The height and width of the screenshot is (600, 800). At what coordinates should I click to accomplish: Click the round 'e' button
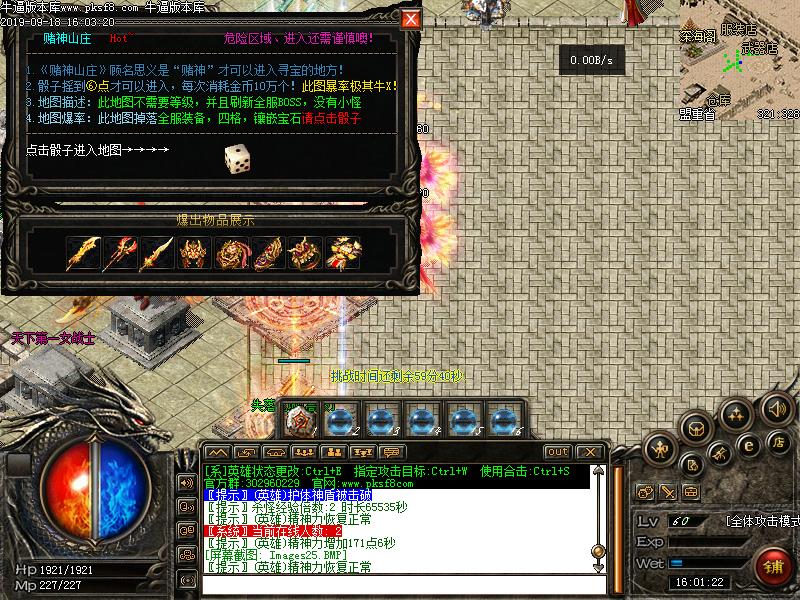point(746,446)
